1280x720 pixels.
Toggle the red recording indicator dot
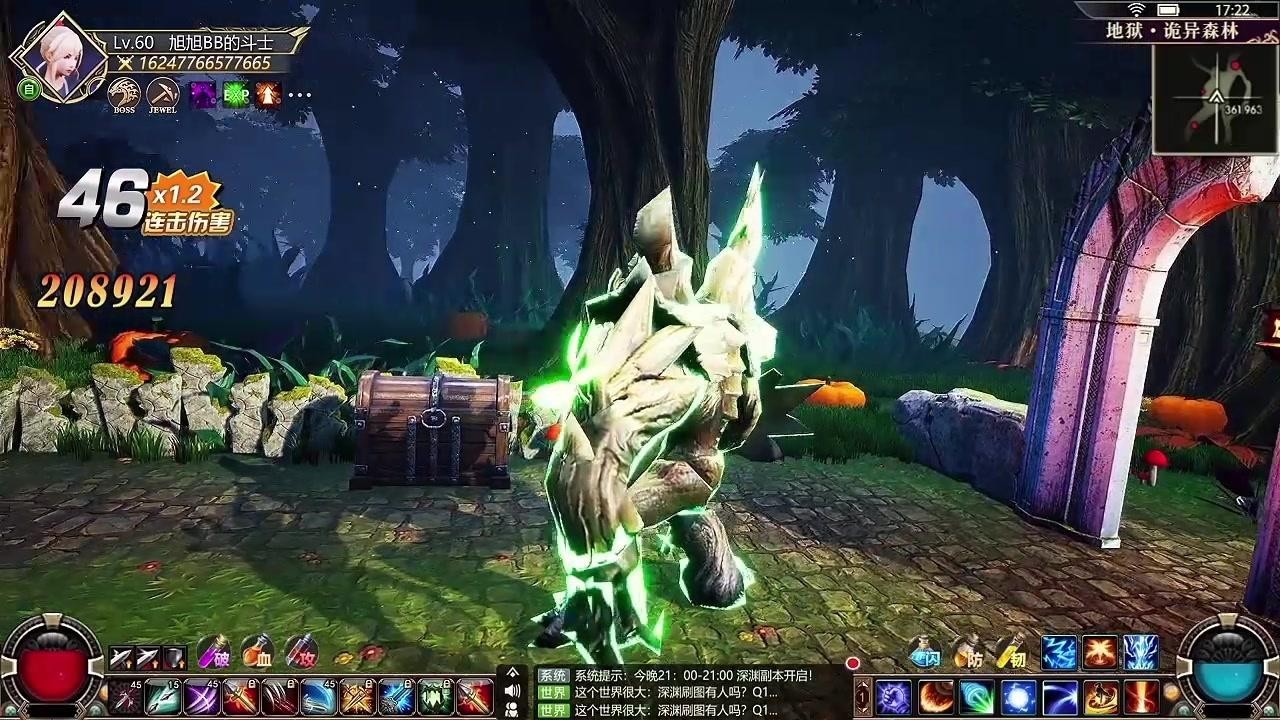pyautogui.click(x=853, y=663)
